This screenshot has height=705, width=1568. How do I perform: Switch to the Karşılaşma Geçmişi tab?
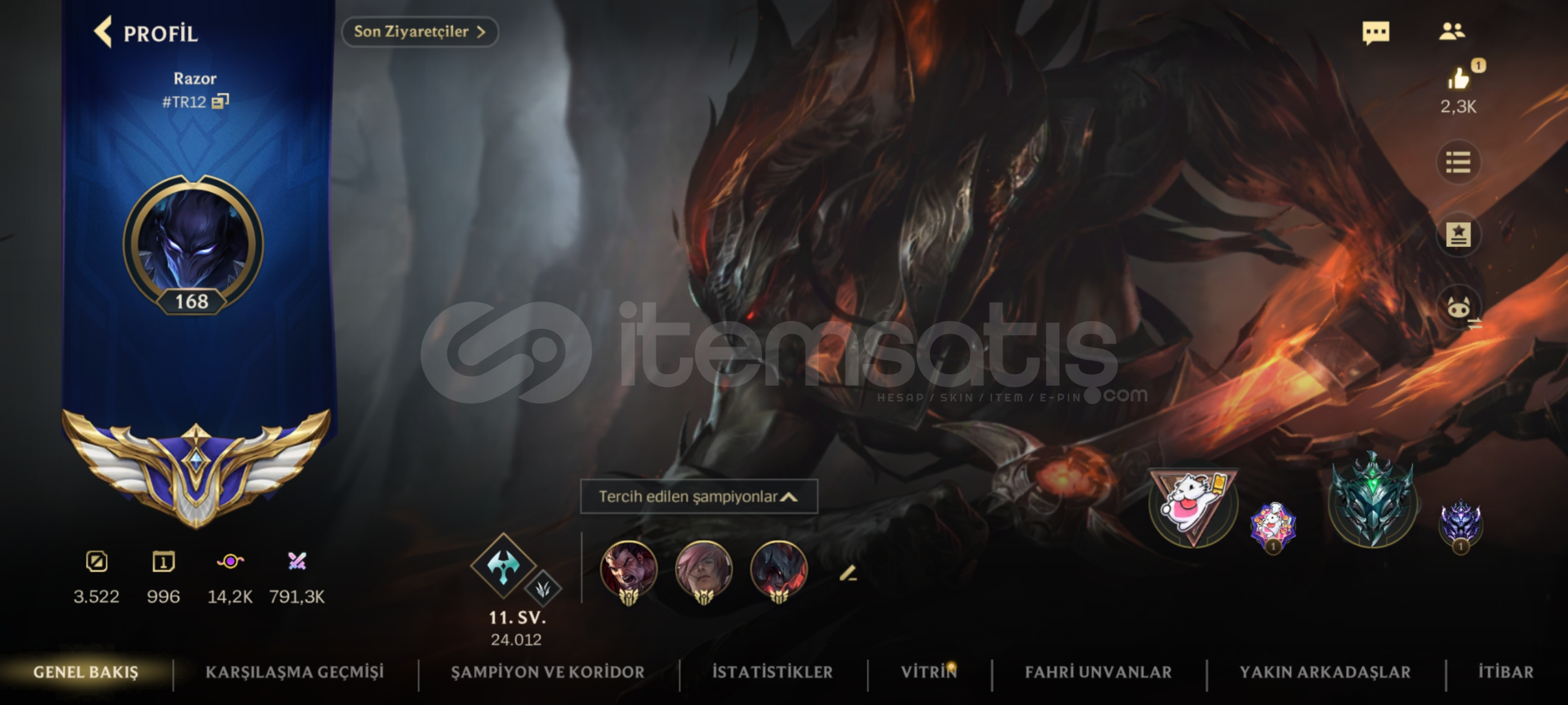coord(295,671)
